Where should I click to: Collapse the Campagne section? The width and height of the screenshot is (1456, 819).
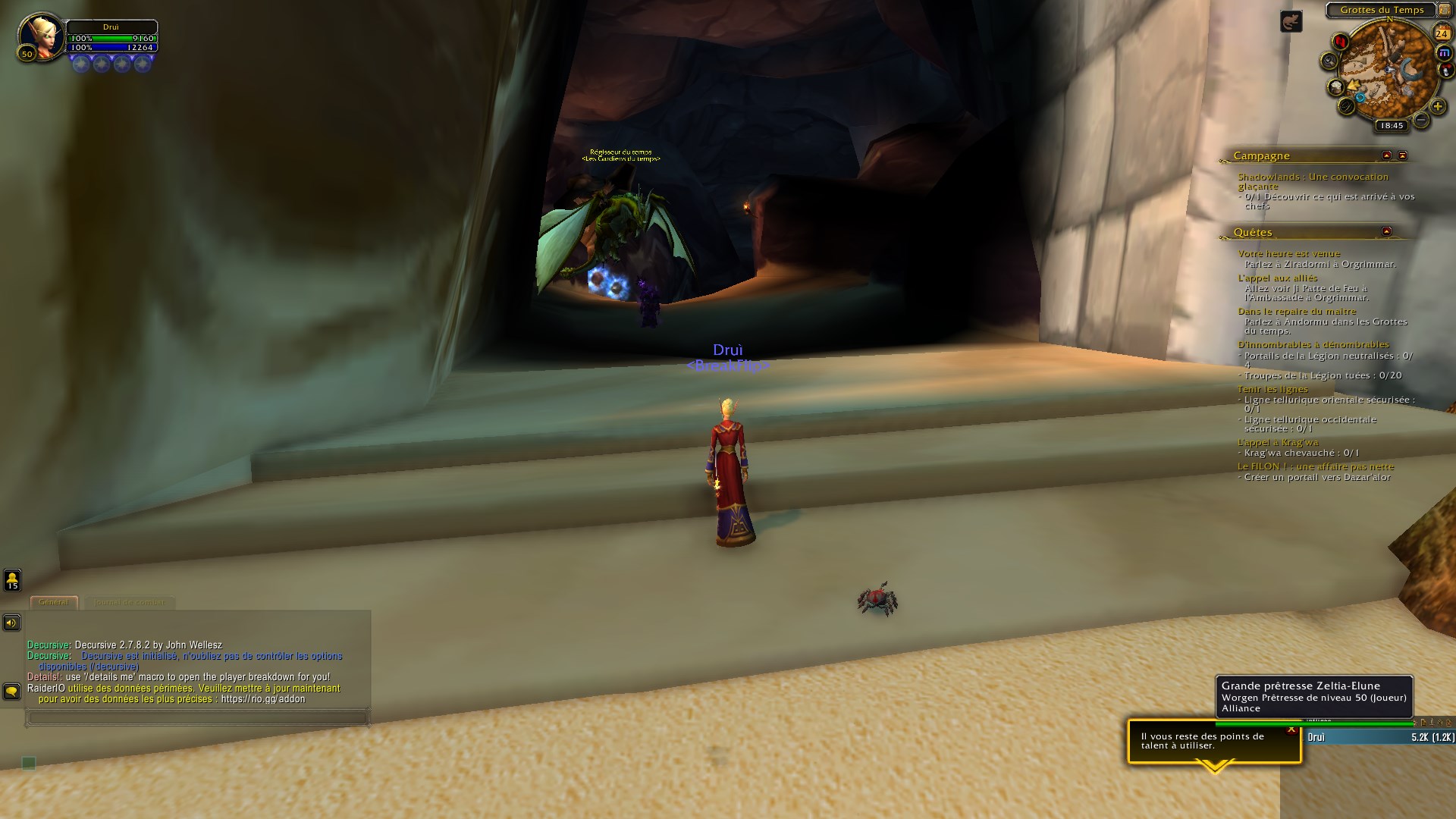1385,155
